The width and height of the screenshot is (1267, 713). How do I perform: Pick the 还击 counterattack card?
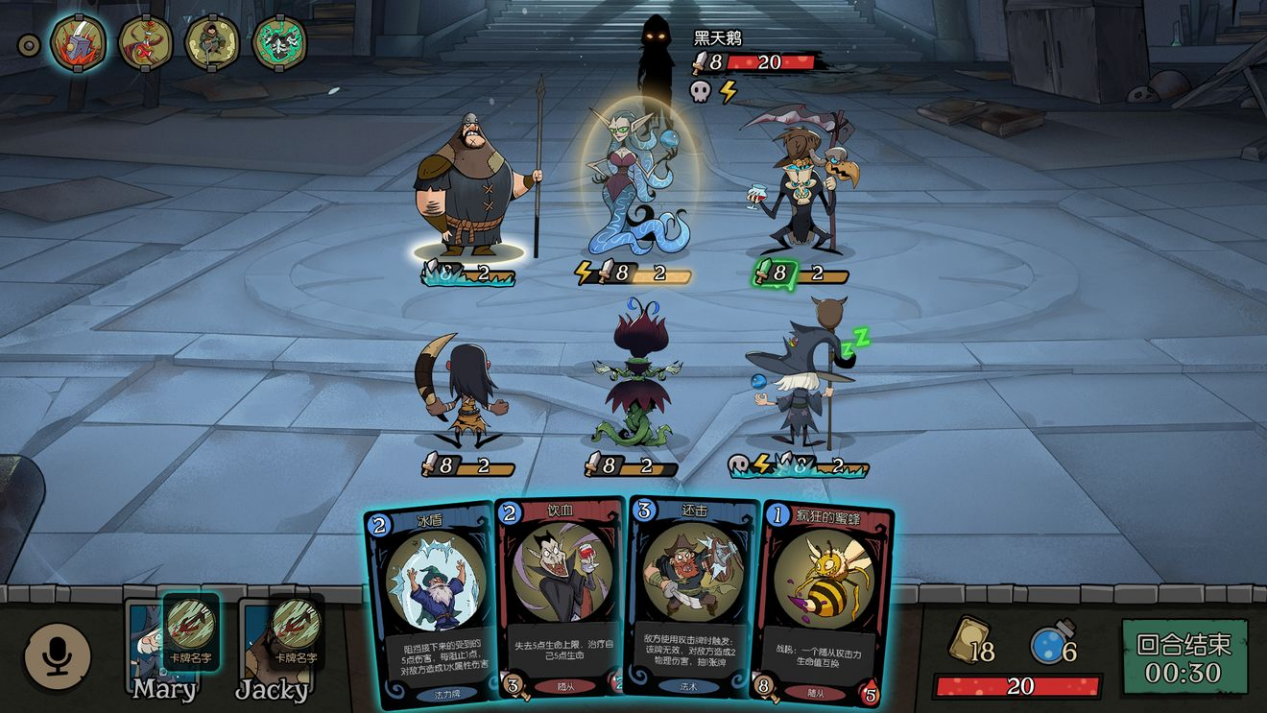[691, 598]
